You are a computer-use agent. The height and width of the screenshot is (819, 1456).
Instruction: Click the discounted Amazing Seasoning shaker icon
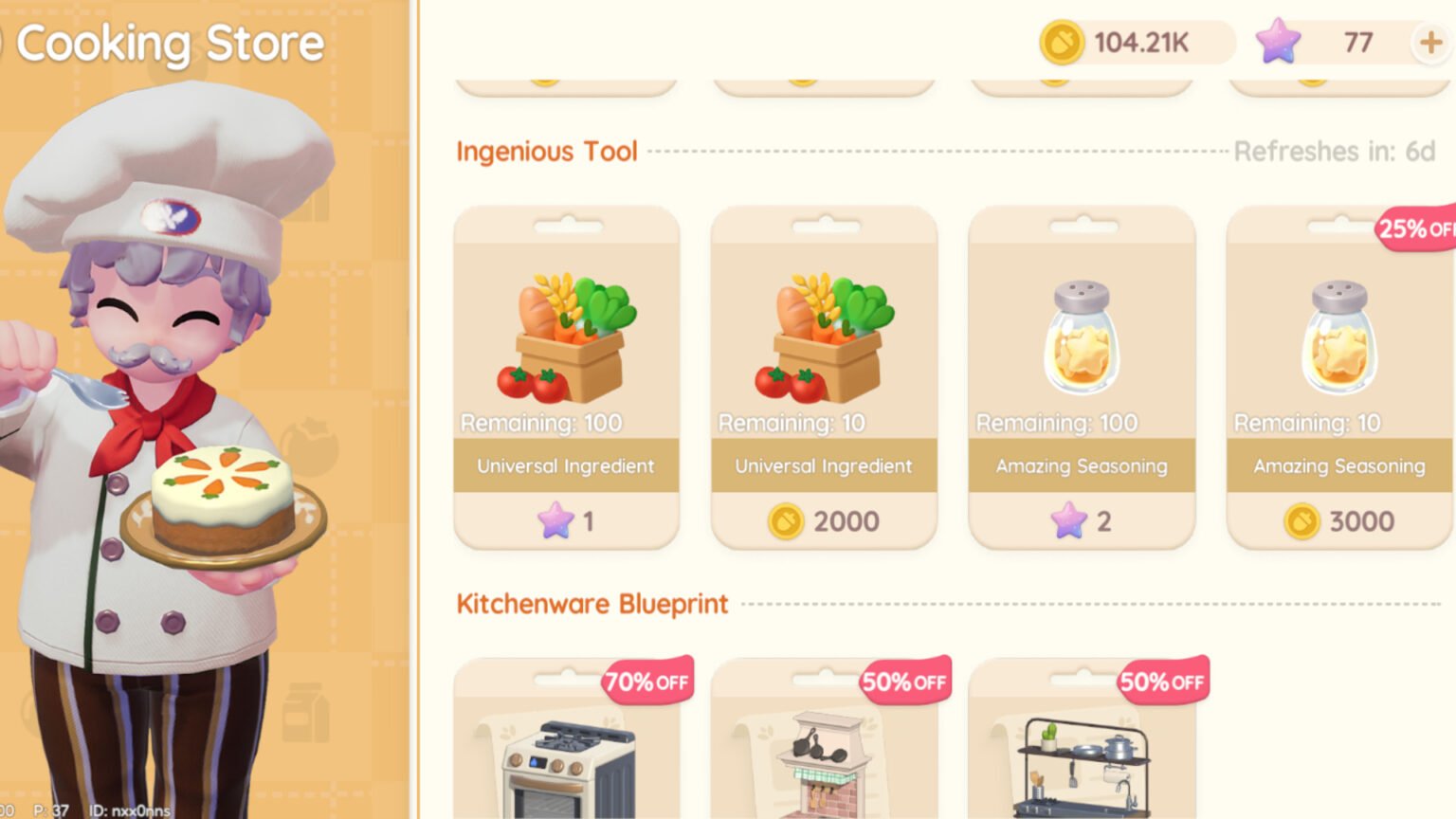(1338, 332)
